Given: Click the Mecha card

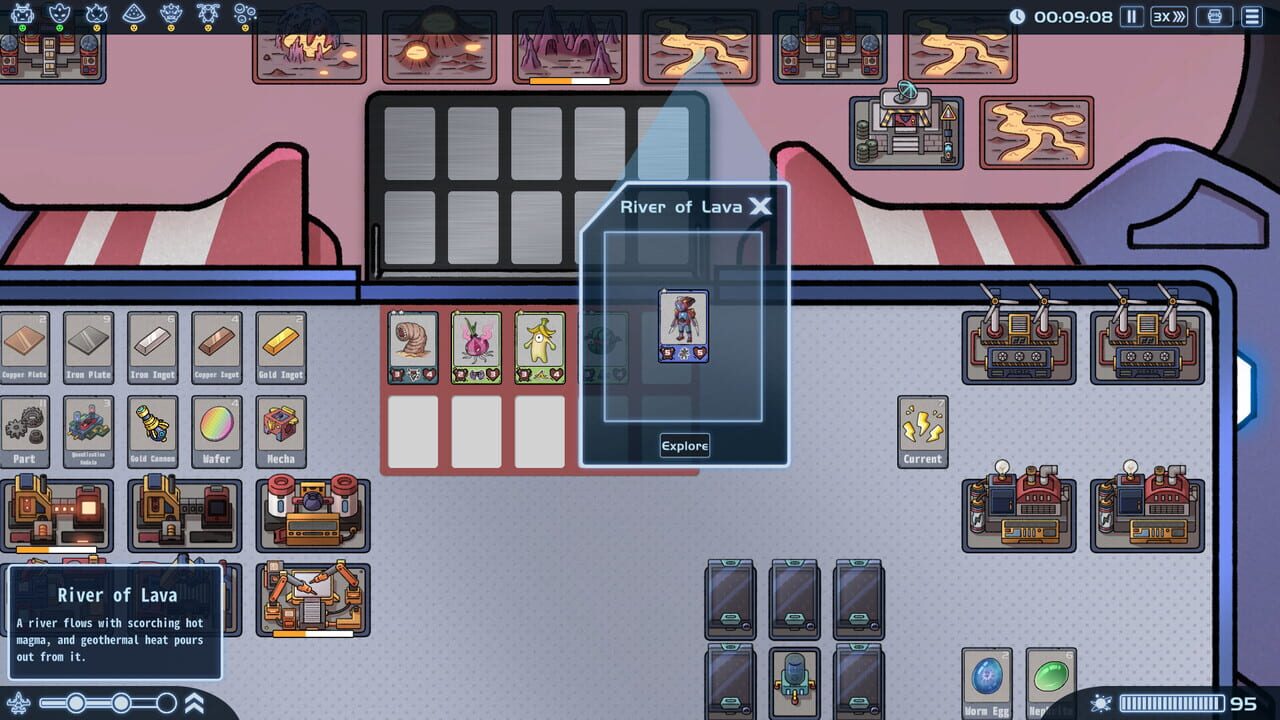Looking at the screenshot, I should point(280,430).
